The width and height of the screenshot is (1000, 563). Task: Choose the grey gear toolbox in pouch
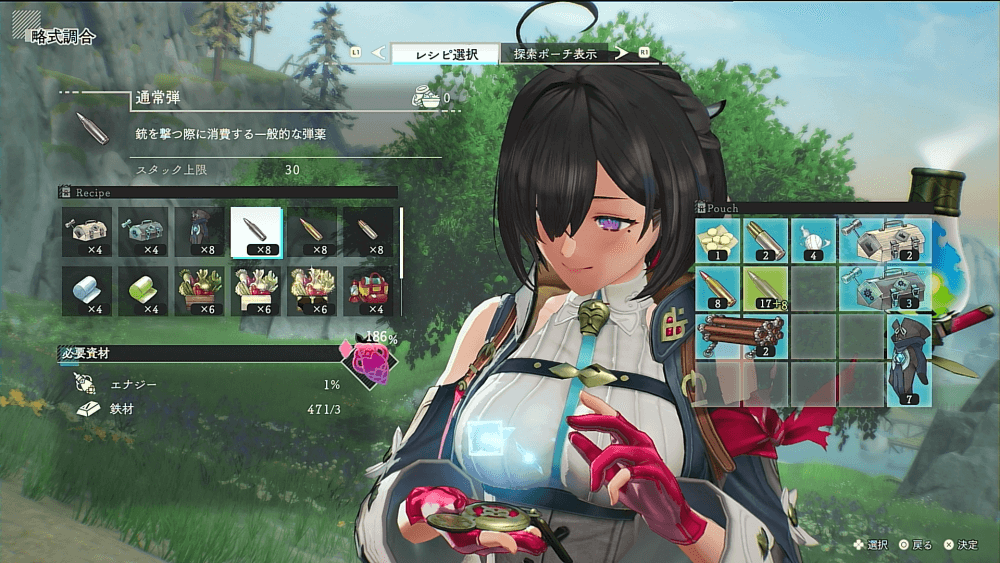coord(886,288)
